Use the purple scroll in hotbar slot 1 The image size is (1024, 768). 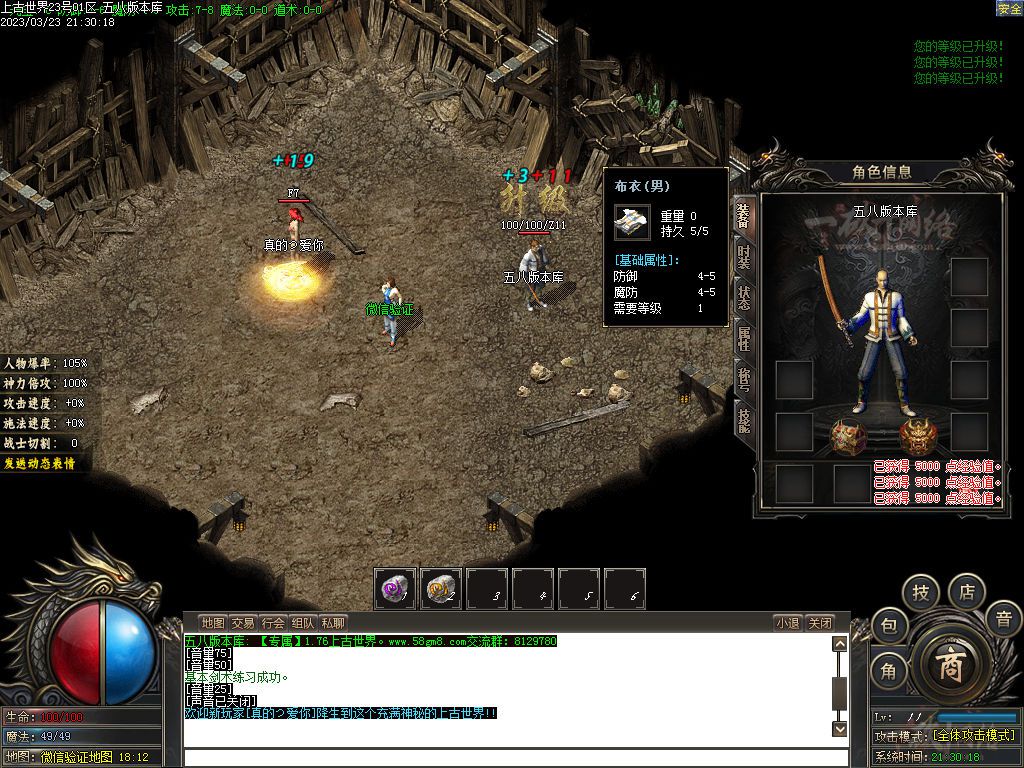396,590
